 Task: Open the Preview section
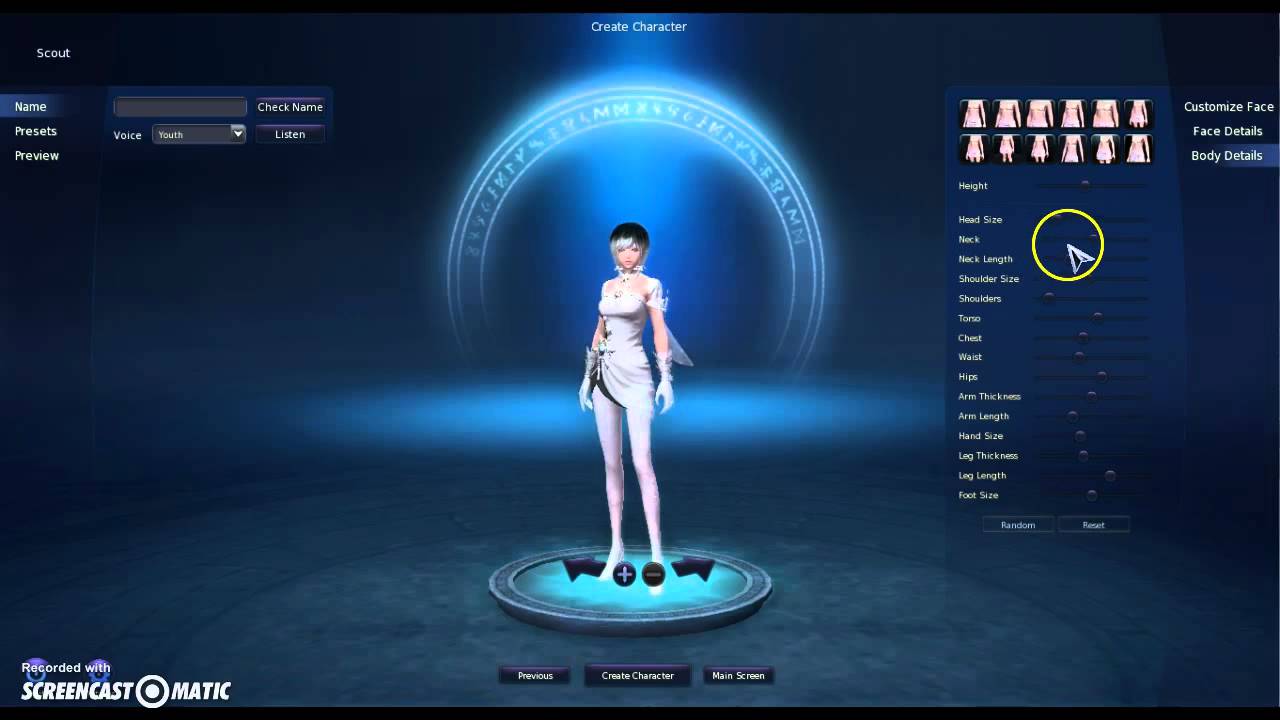click(x=36, y=155)
